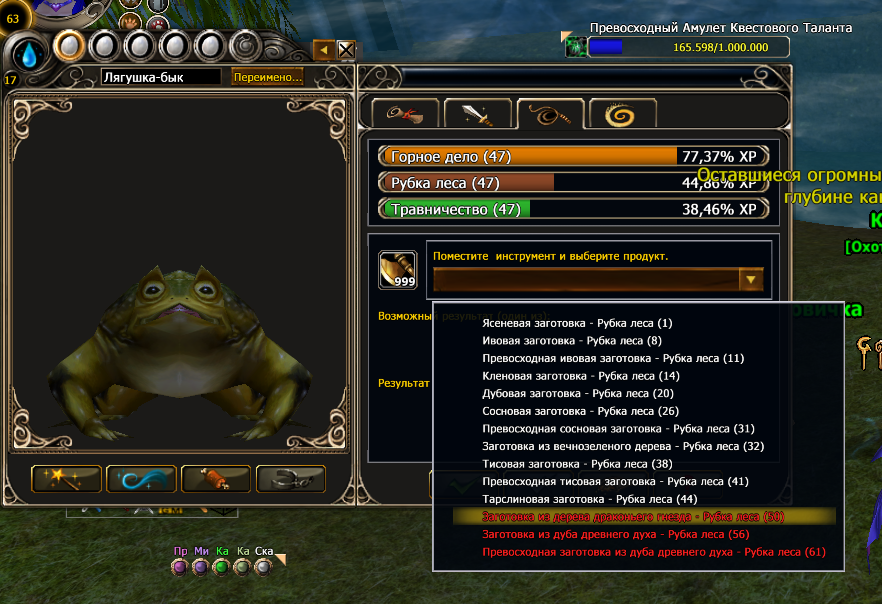Close the pet window with the X button

pos(346,50)
